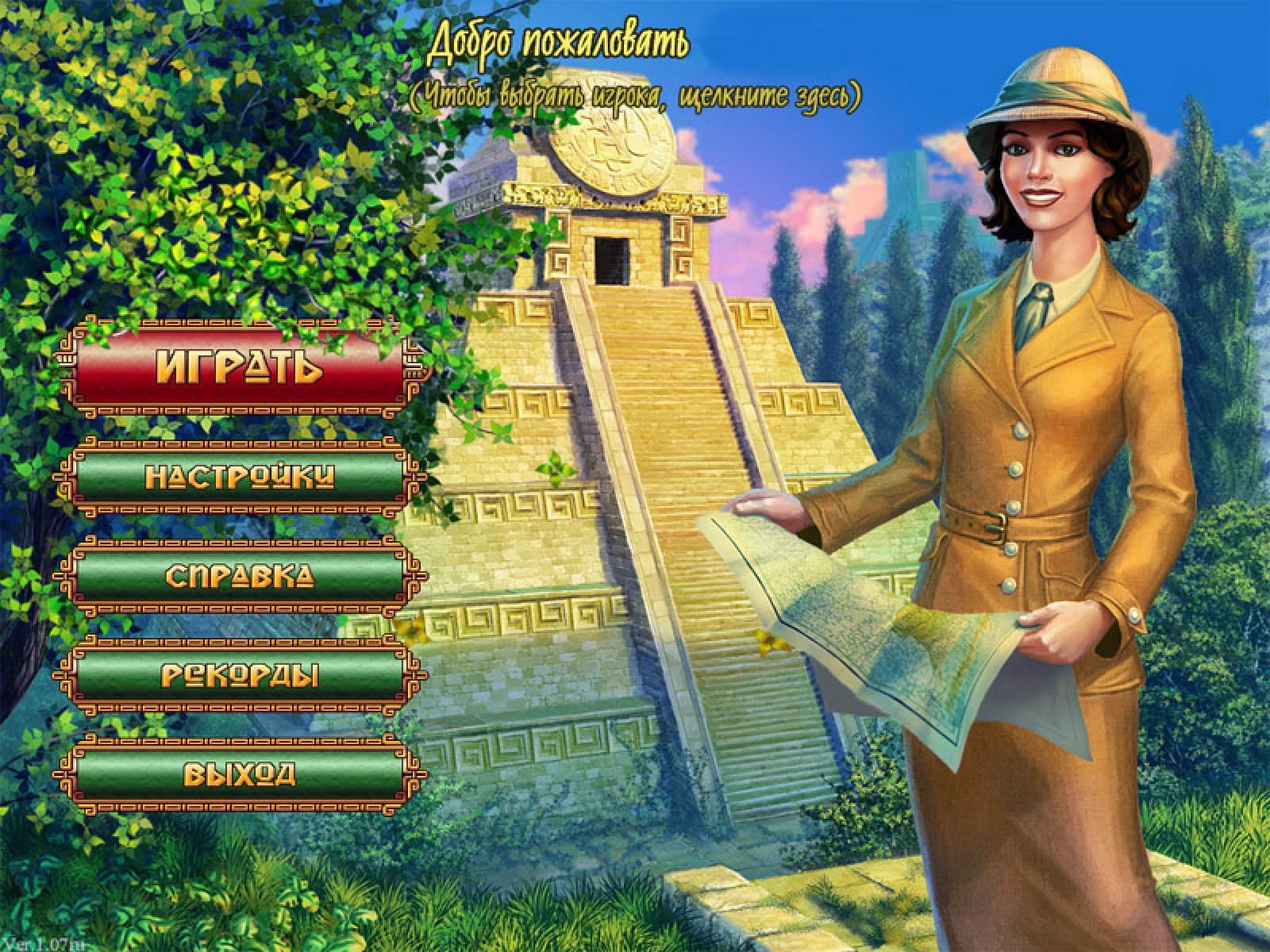Exit the game via ВЫХОД
This screenshot has width=1270, height=952.
pos(240,773)
